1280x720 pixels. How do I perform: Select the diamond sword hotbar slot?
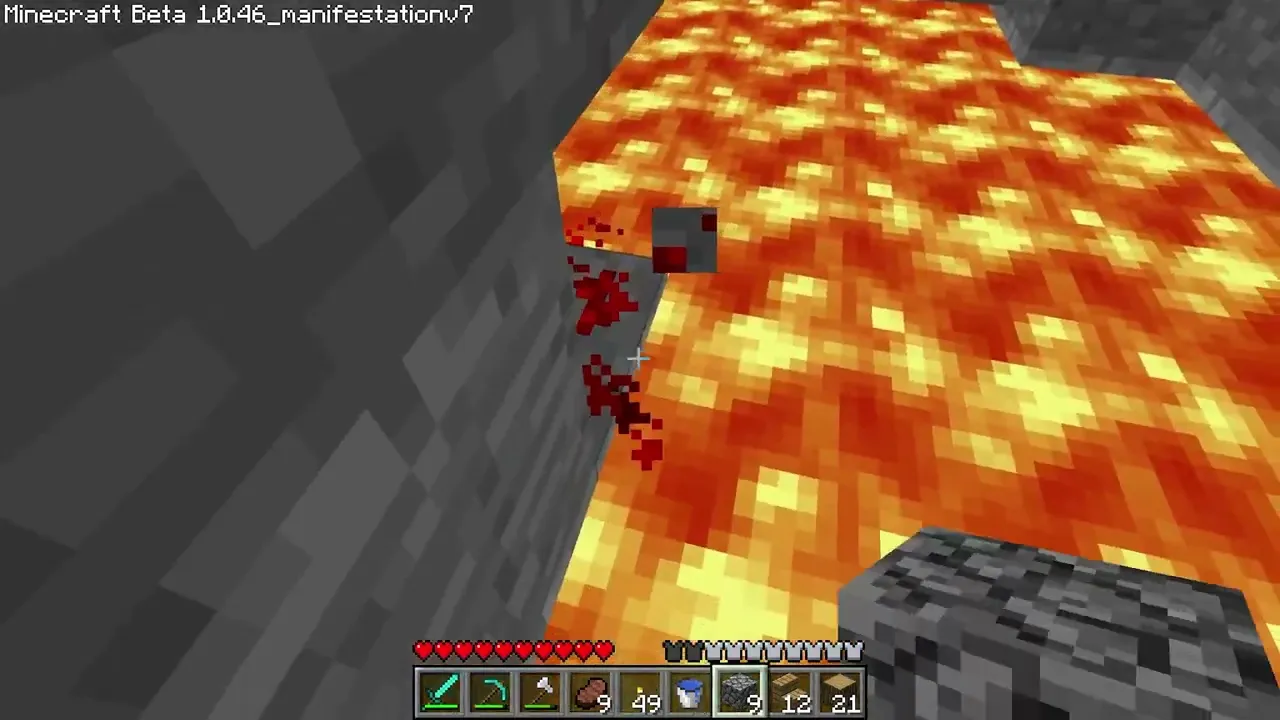click(441, 693)
